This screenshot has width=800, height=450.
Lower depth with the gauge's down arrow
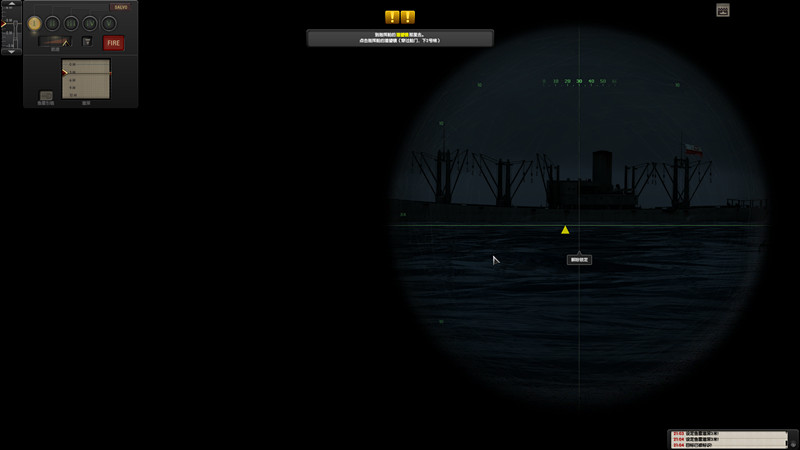coord(11,51)
